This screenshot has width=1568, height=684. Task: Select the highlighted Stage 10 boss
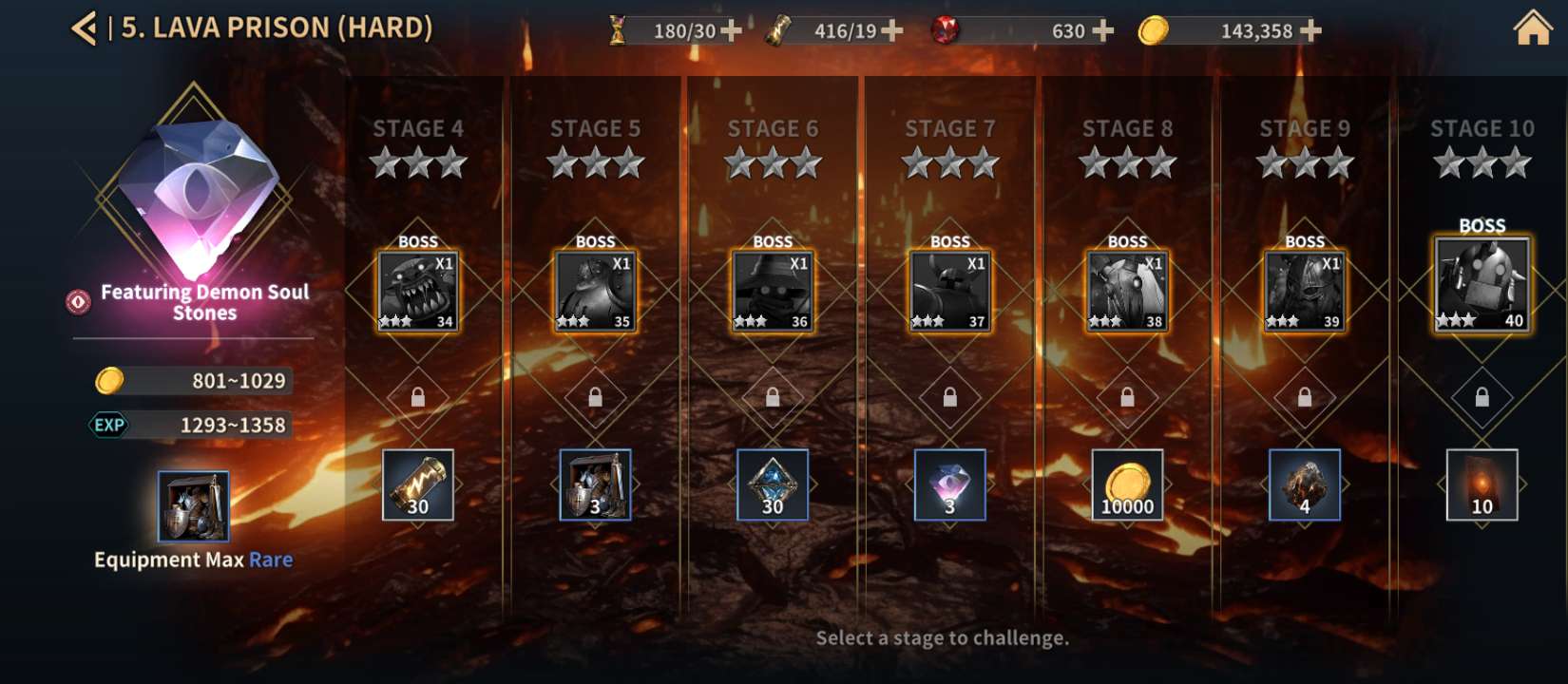pos(1482,284)
